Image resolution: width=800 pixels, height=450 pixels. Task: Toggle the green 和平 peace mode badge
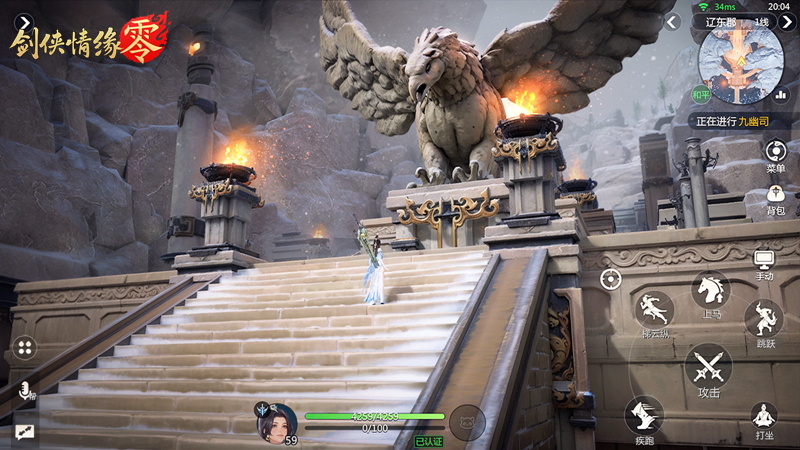(x=701, y=96)
